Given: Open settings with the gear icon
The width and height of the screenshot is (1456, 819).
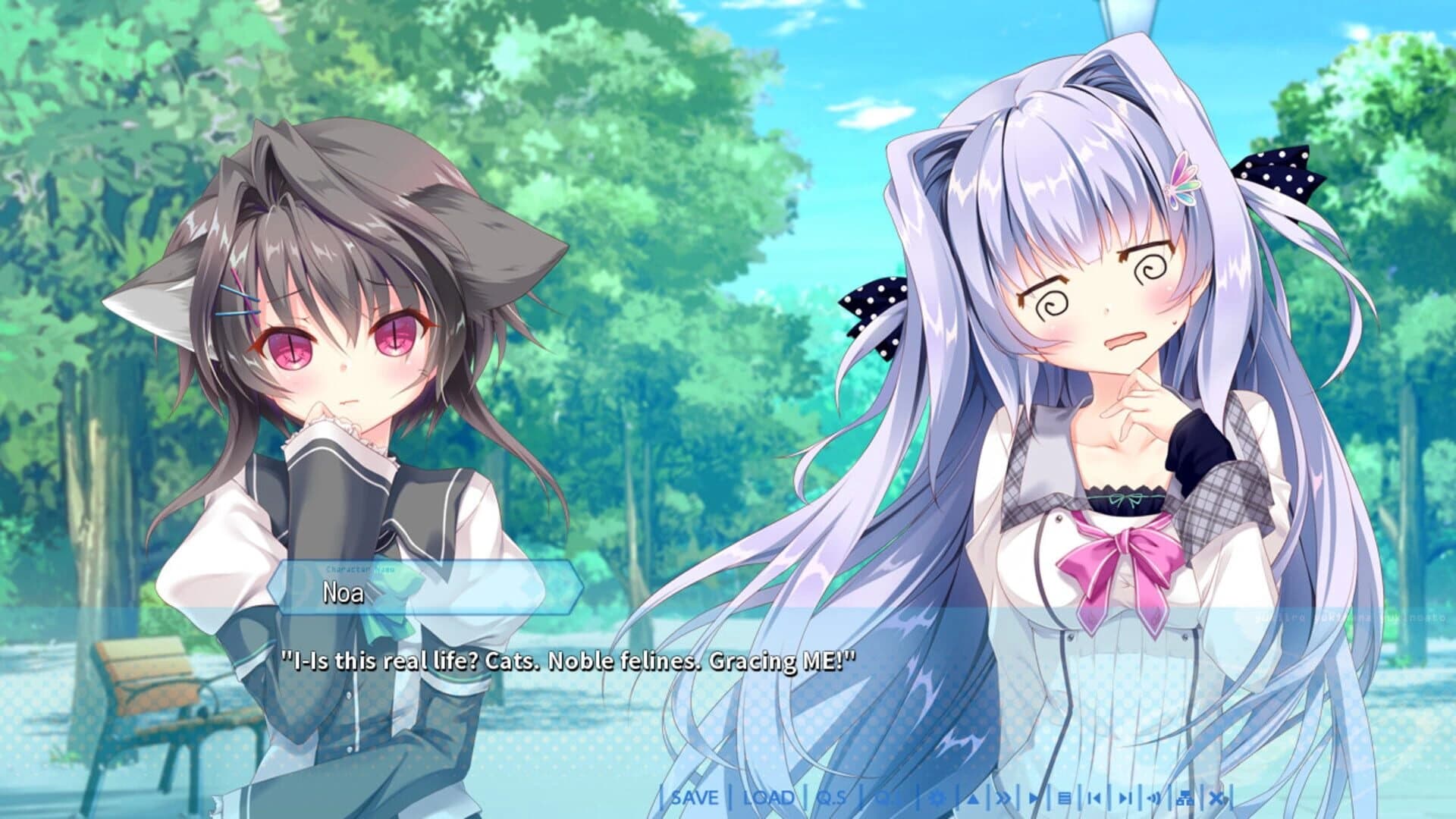Looking at the screenshot, I should 937,798.
